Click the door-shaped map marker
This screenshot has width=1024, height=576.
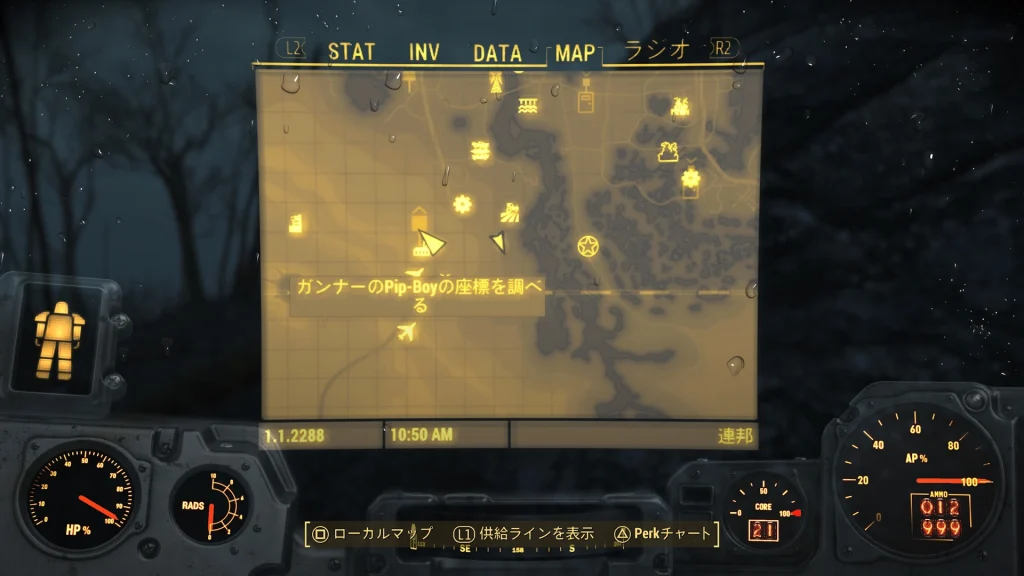pos(585,100)
